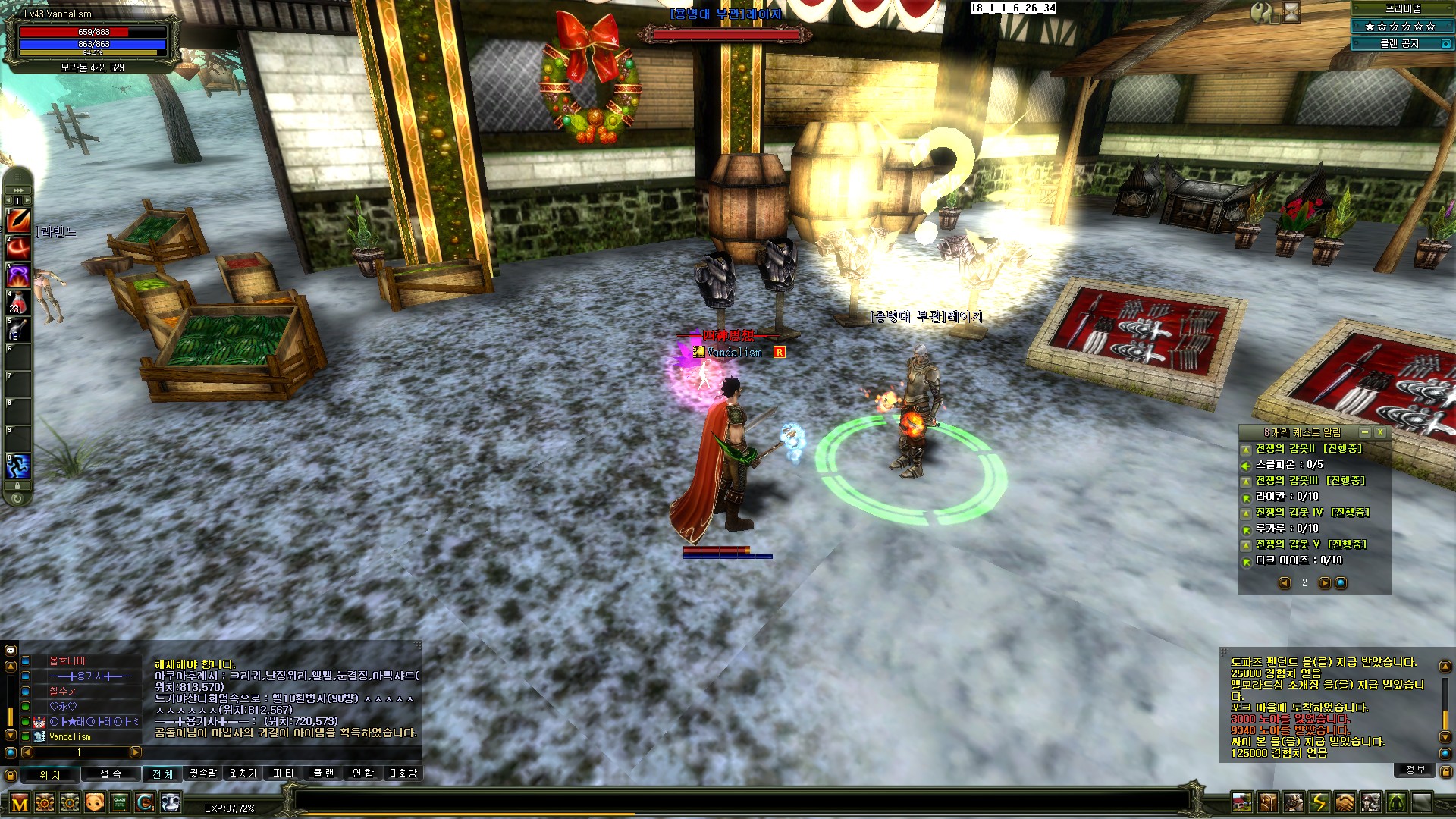Use the red health potion in the hotbar
Screen dimensions: 1456x819
click(17, 302)
